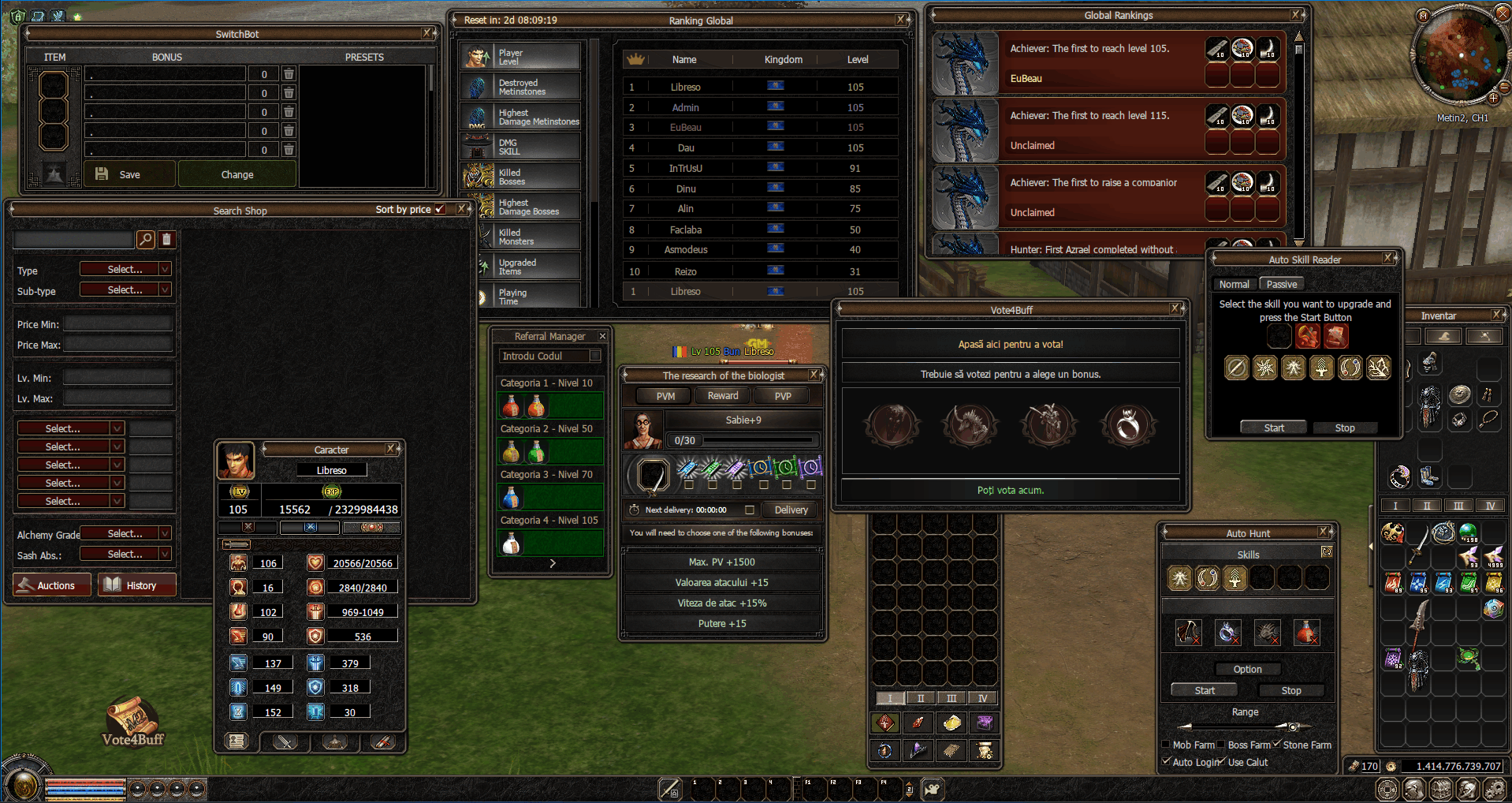Save the SwitchBot bonus preset
Image resolution: width=1512 pixels, height=803 pixels.
(x=129, y=174)
